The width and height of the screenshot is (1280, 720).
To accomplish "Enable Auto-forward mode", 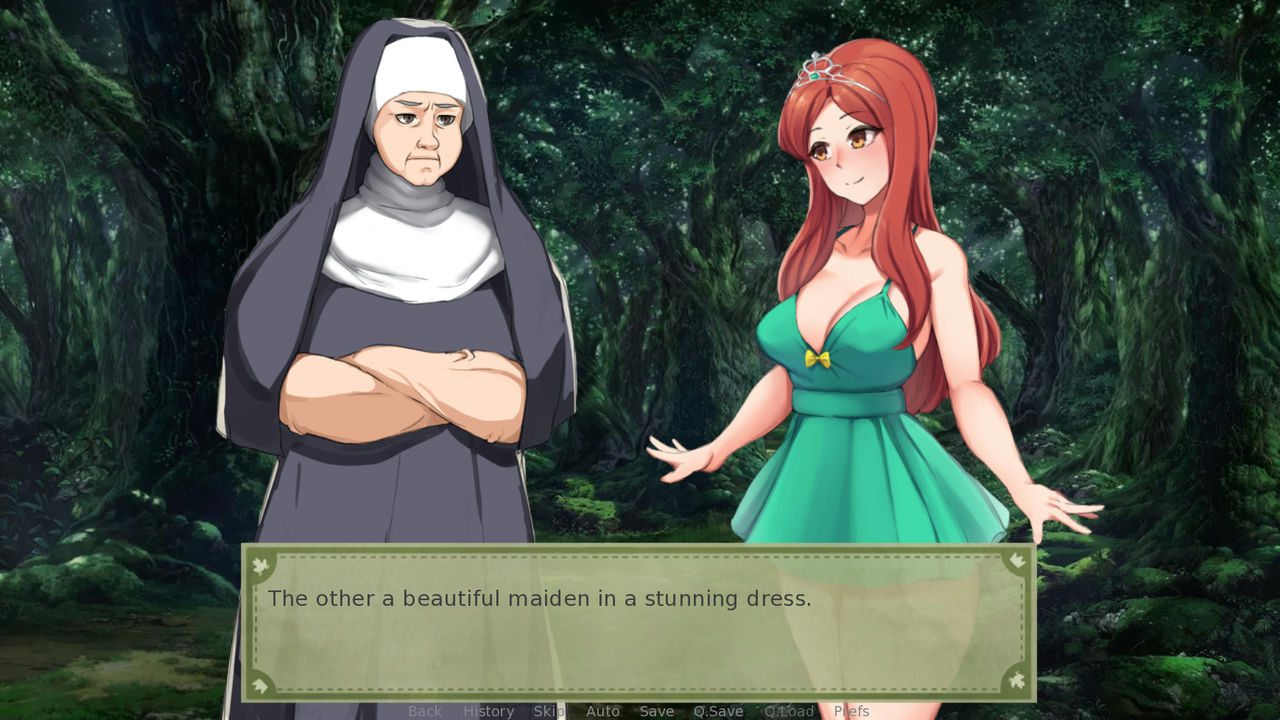I will point(603,711).
